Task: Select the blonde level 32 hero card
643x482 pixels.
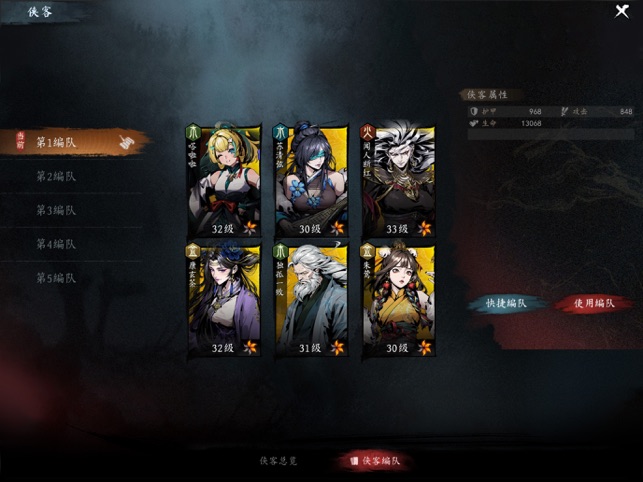Action: pos(223,180)
